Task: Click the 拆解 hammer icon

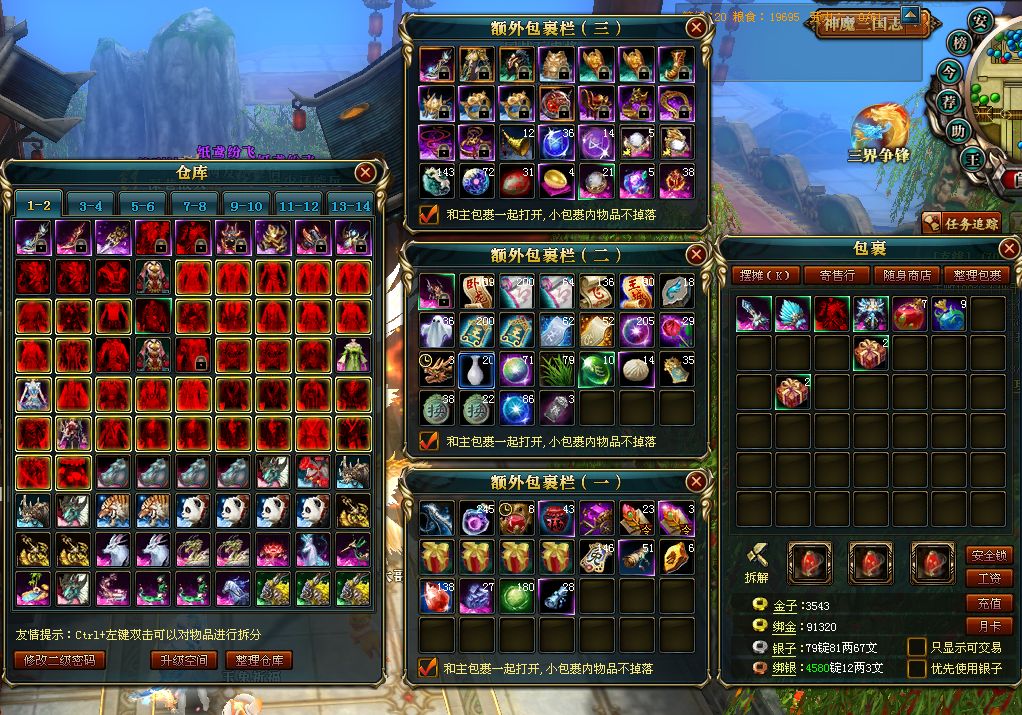Action: click(x=757, y=556)
